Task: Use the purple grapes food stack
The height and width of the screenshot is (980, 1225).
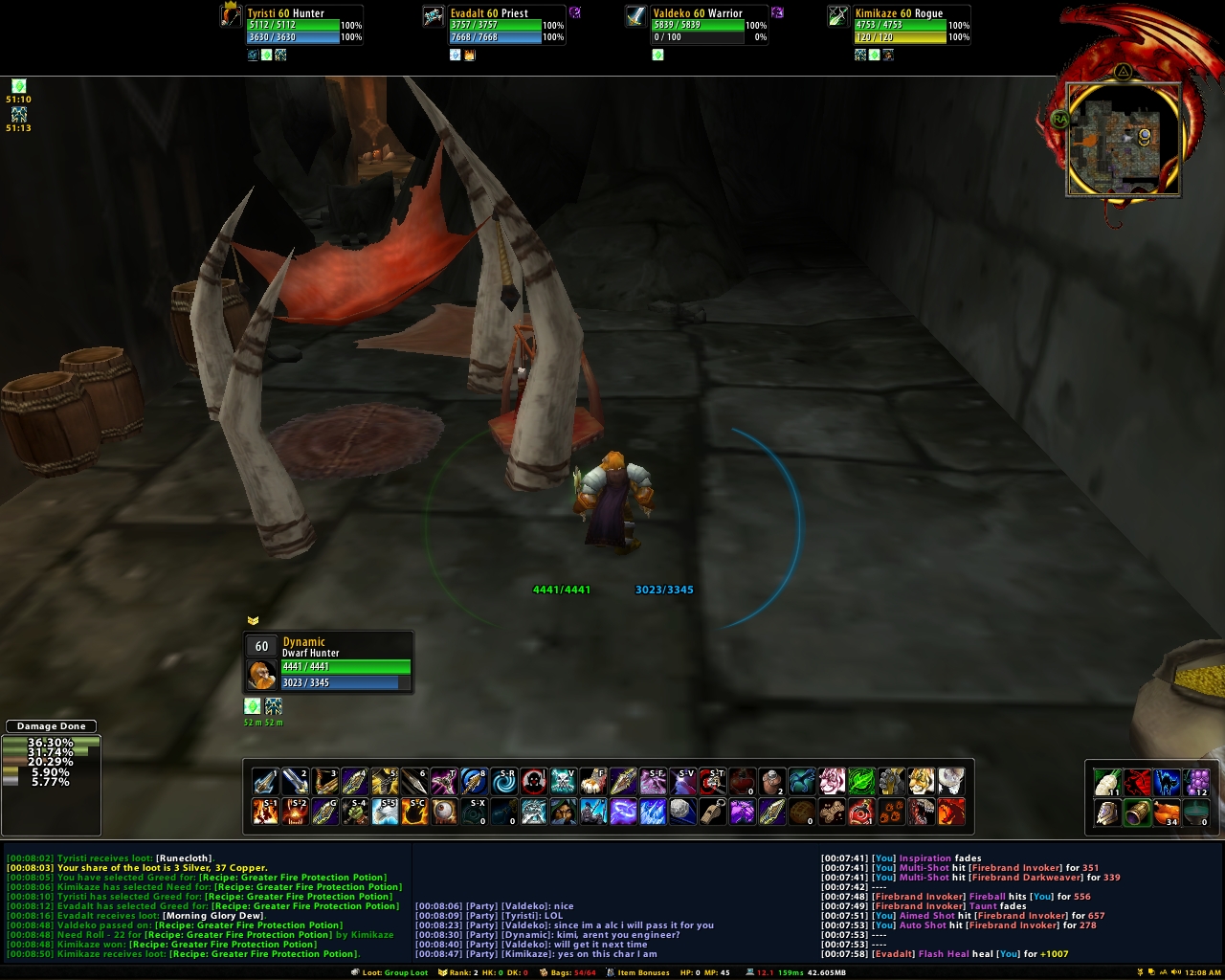Action: (1196, 783)
